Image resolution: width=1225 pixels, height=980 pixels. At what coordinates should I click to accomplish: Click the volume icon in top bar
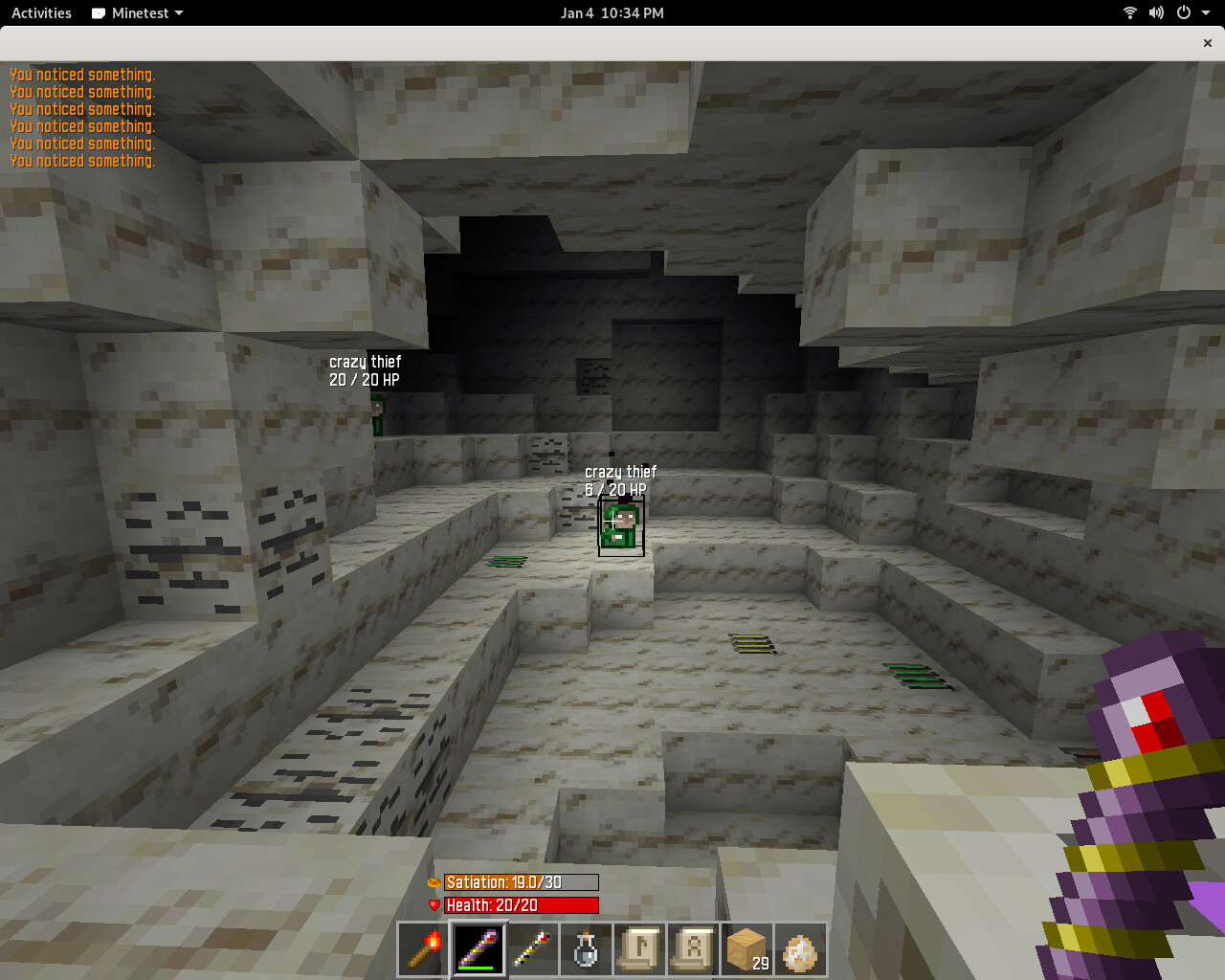click(x=1156, y=13)
